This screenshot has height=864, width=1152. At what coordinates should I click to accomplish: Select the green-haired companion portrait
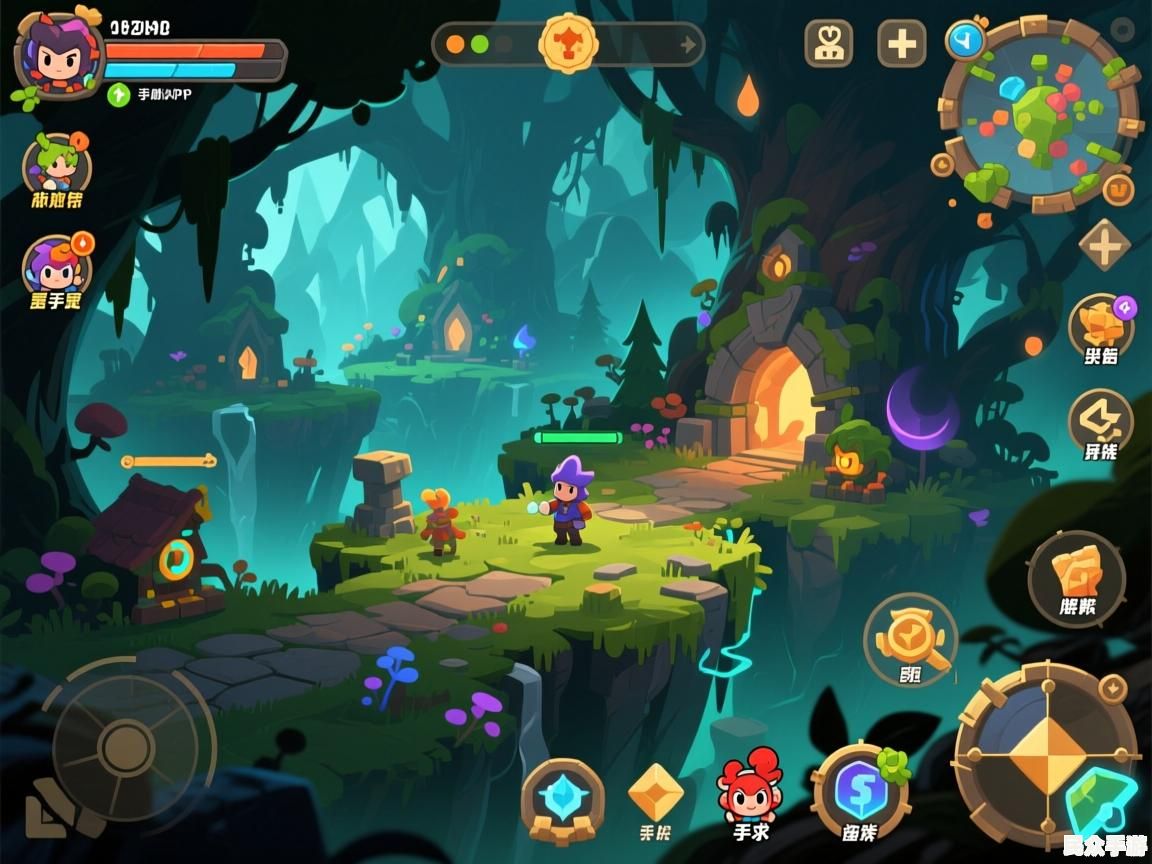click(57, 163)
